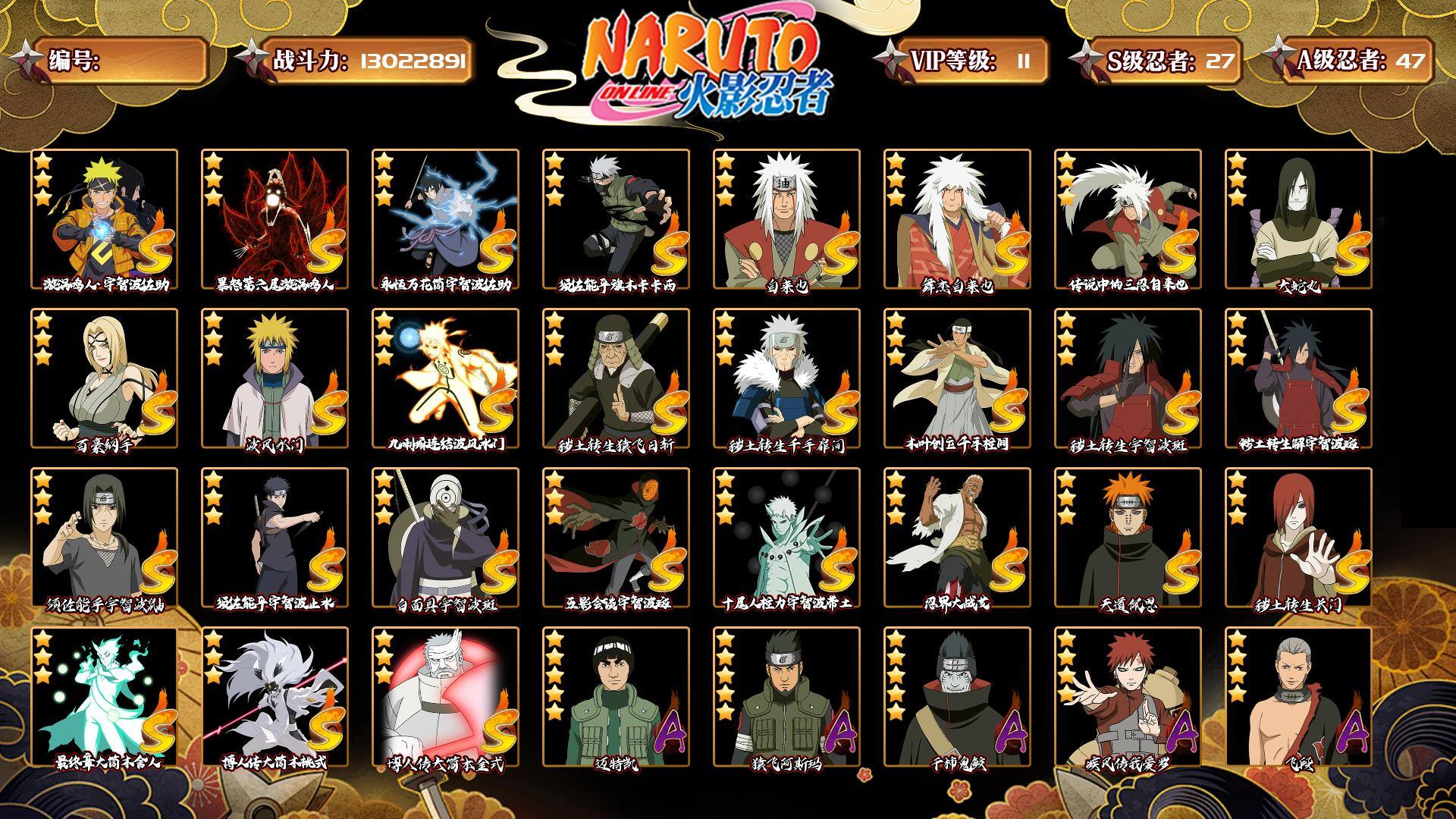Image resolution: width=1456 pixels, height=819 pixels.
Task: Choose the Hashirama Senju card
Action: click(x=957, y=378)
